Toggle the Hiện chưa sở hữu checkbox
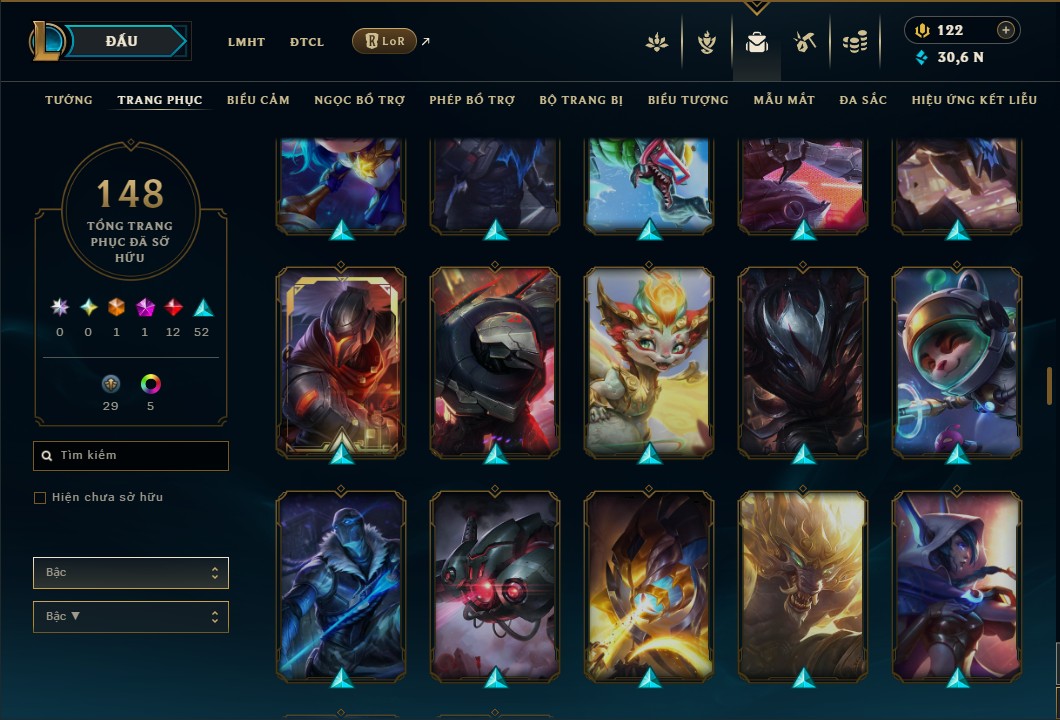1060x720 pixels. pyautogui.click(x=40, y=498)
